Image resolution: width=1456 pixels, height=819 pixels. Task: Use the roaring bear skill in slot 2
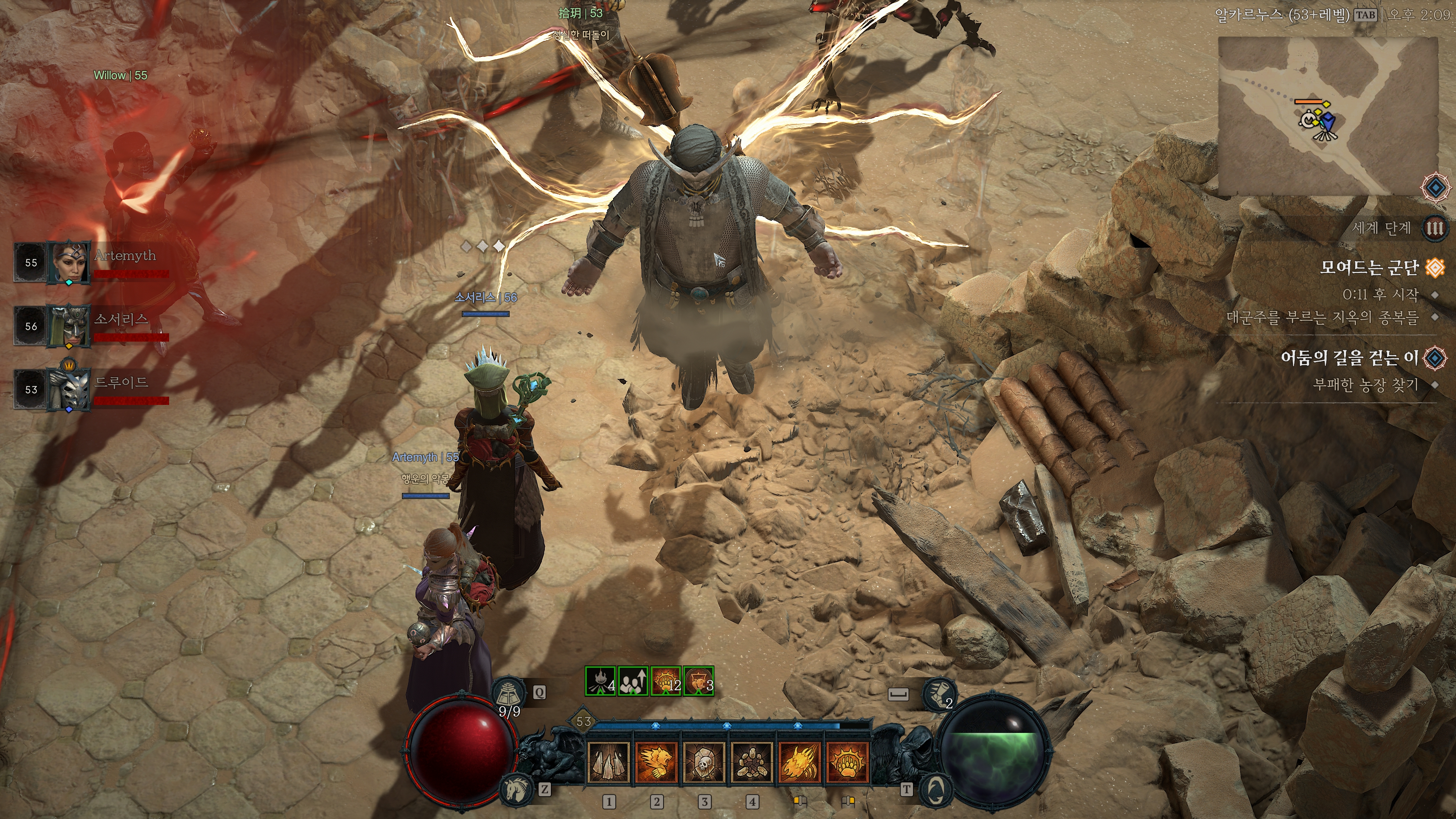pos(656,762)
